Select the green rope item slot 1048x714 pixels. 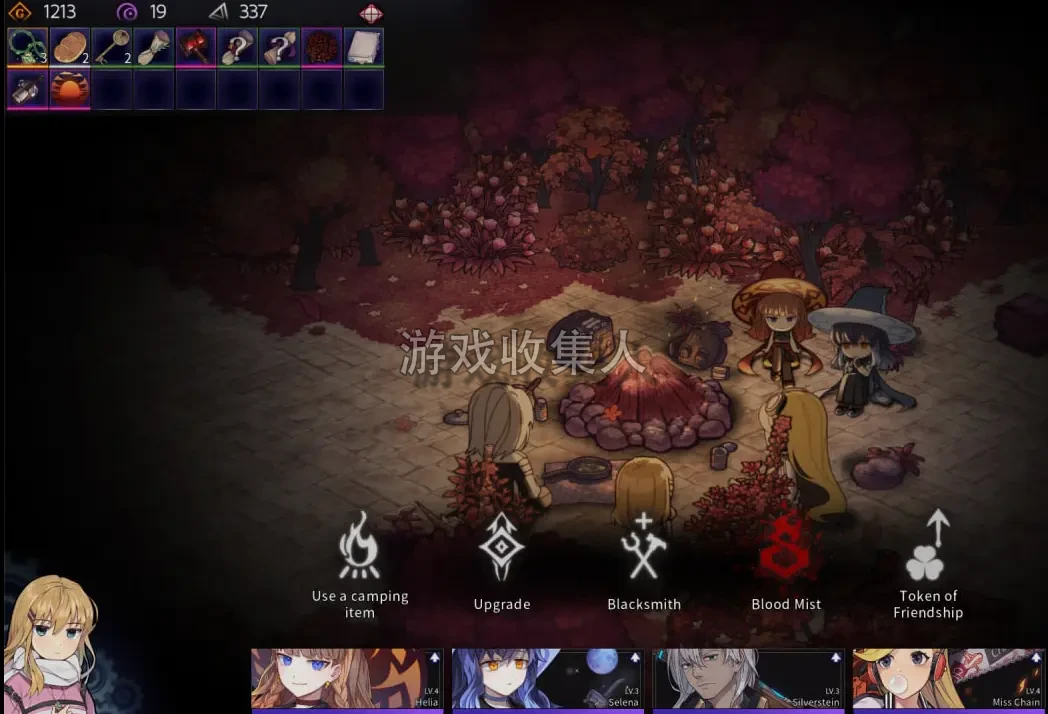27,47
